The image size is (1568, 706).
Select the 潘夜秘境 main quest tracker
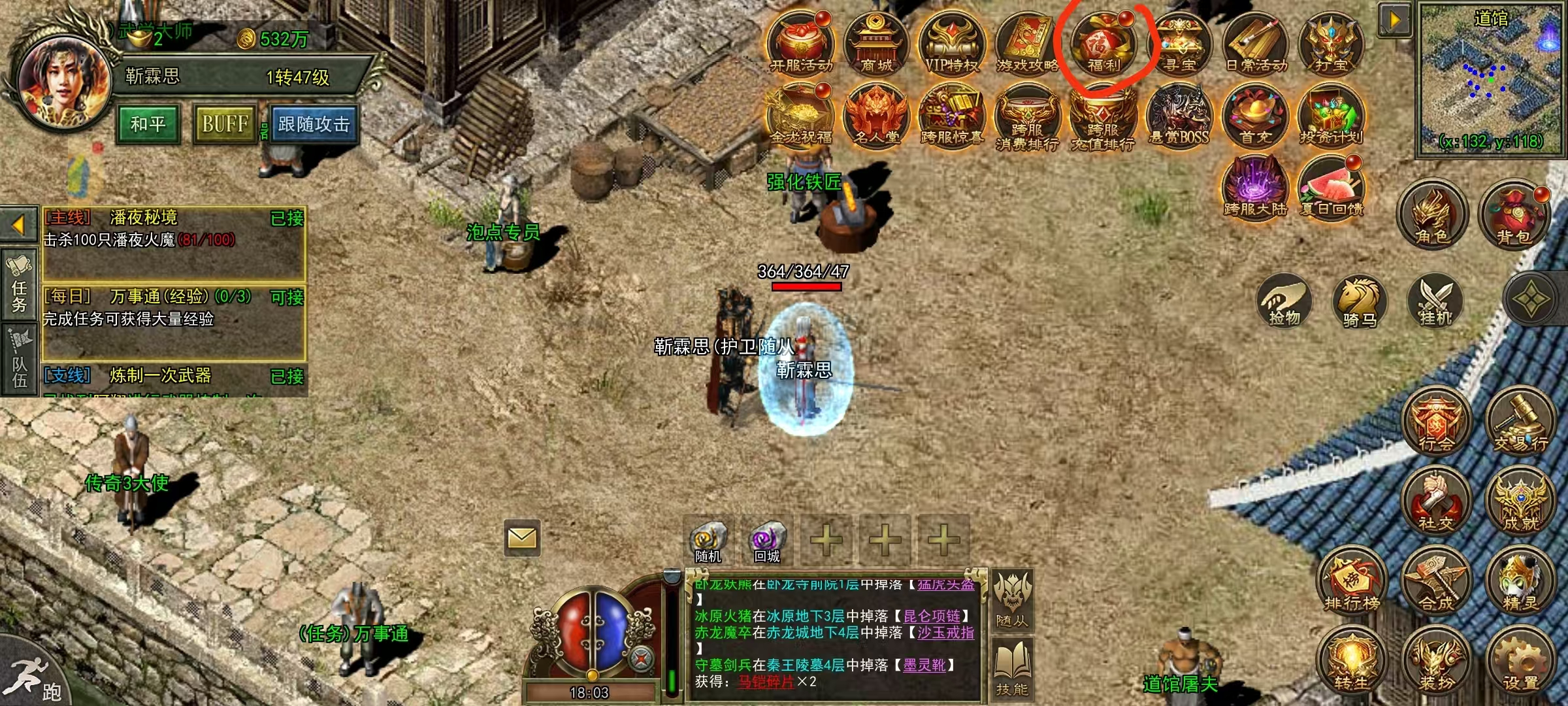click(174, 243)
